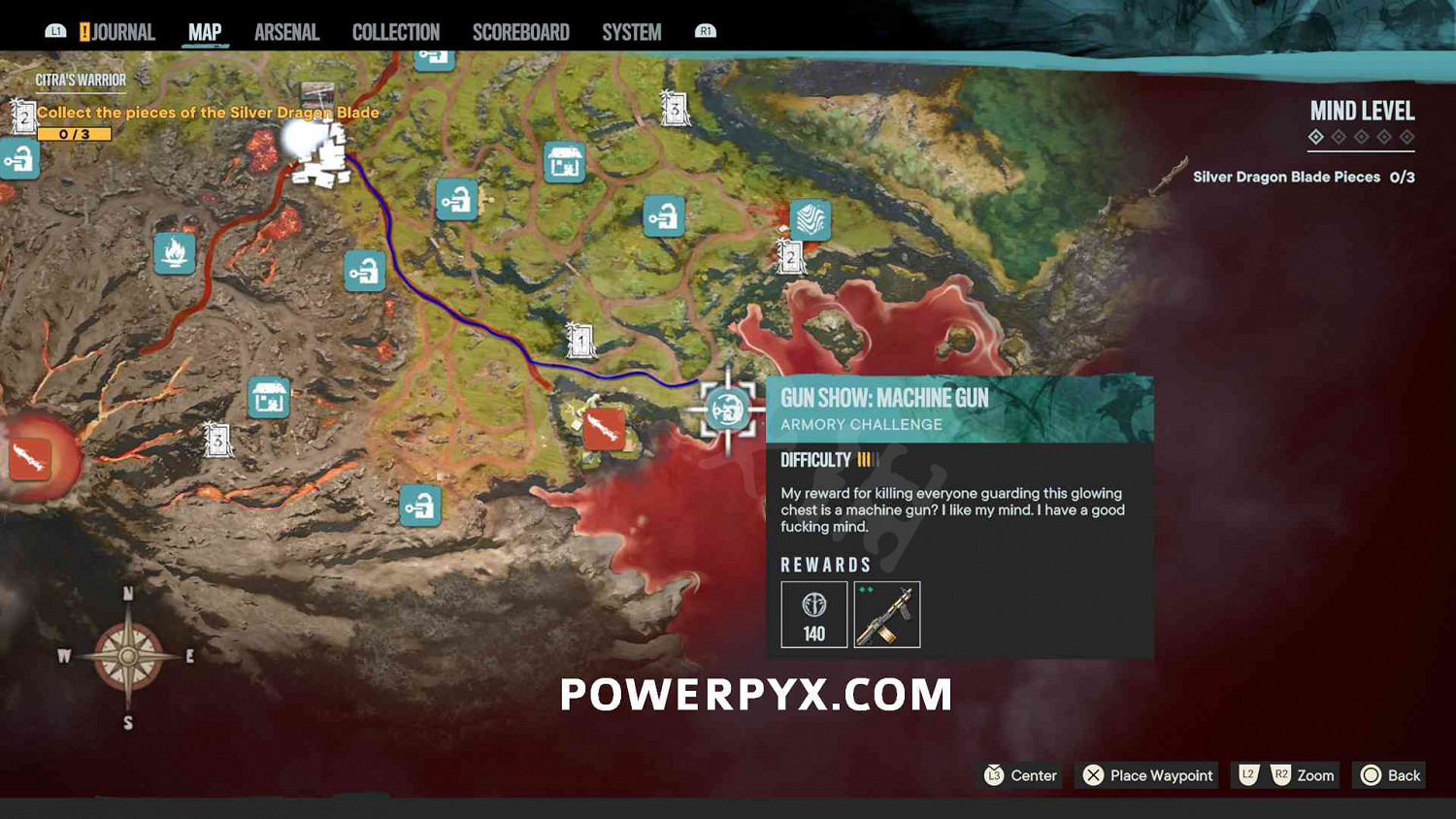This screenshot has width=1456, height=819.
Task: Click the machine gun reward thumbnail
Action: point(888,613)
